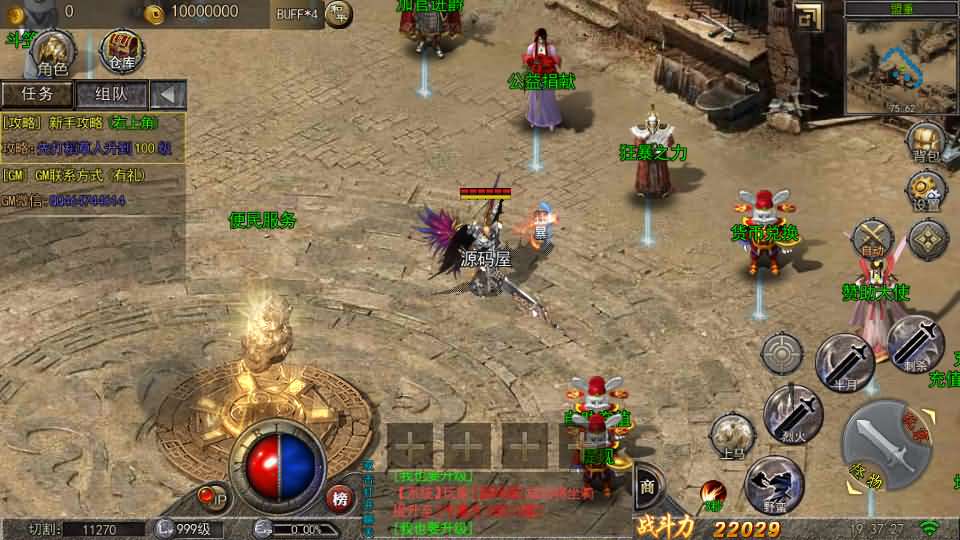Viewport: 960px width, 540px height.
Task: Use the 野蛮 charge skill
Action: point(774,484)
